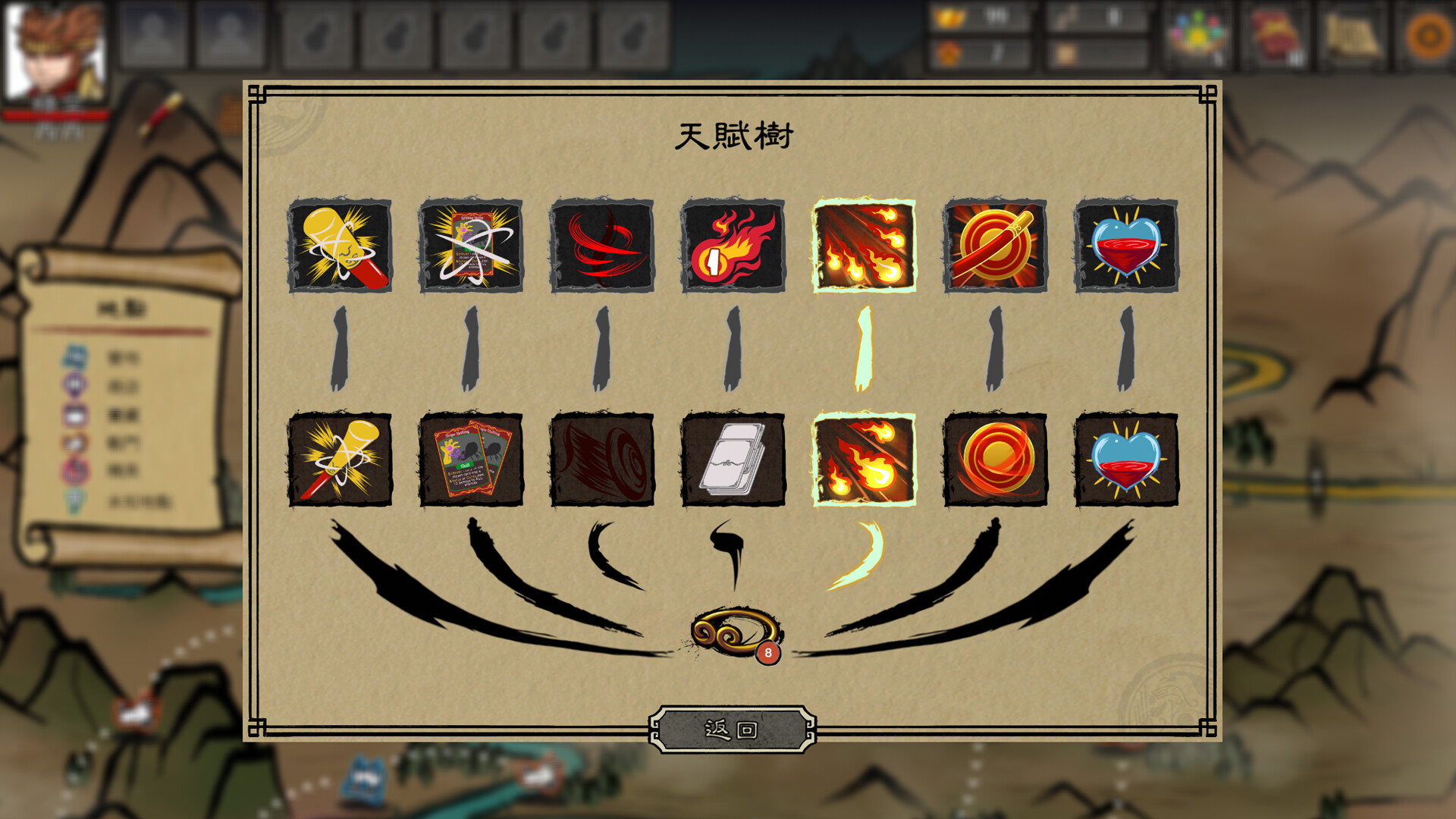Select the highlighted flame strikes talent in top row
This screenshot has height=819, width=1456.
pyautogui.click(x=864, y=245)
